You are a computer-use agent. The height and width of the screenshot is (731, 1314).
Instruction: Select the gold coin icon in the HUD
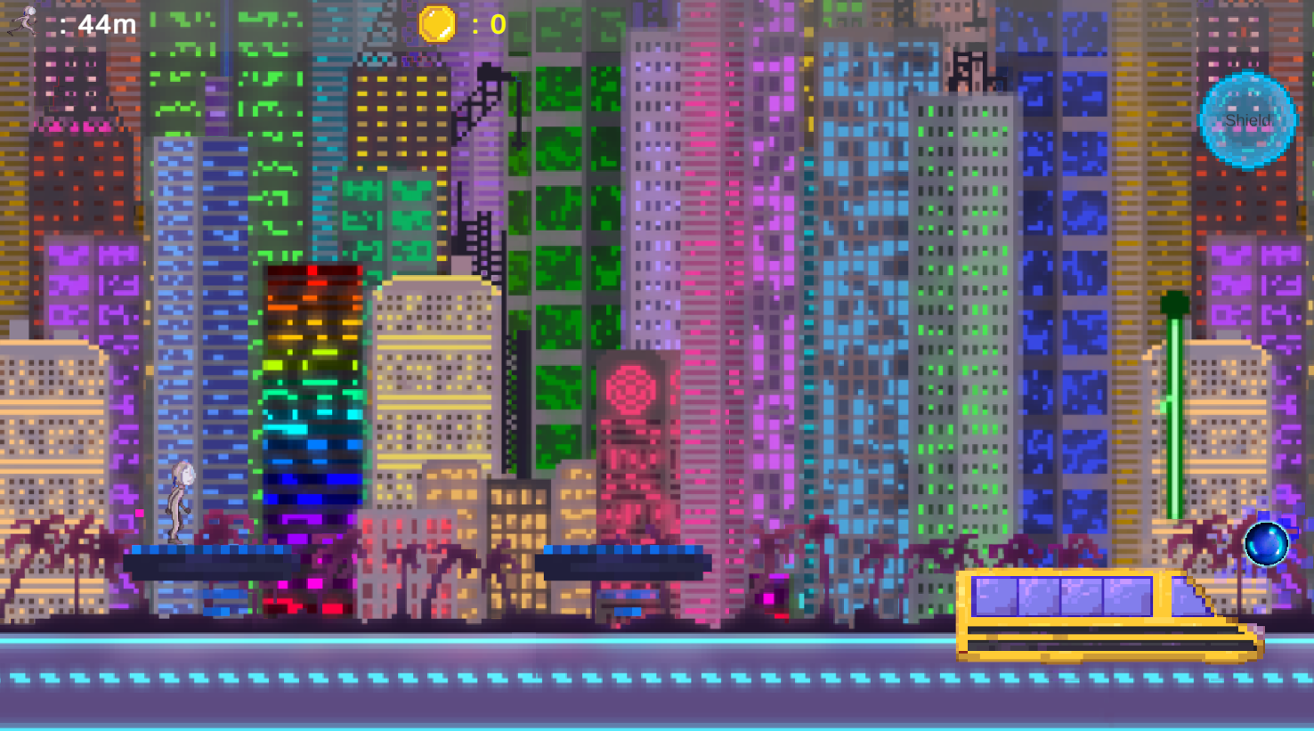pos(436,25)
